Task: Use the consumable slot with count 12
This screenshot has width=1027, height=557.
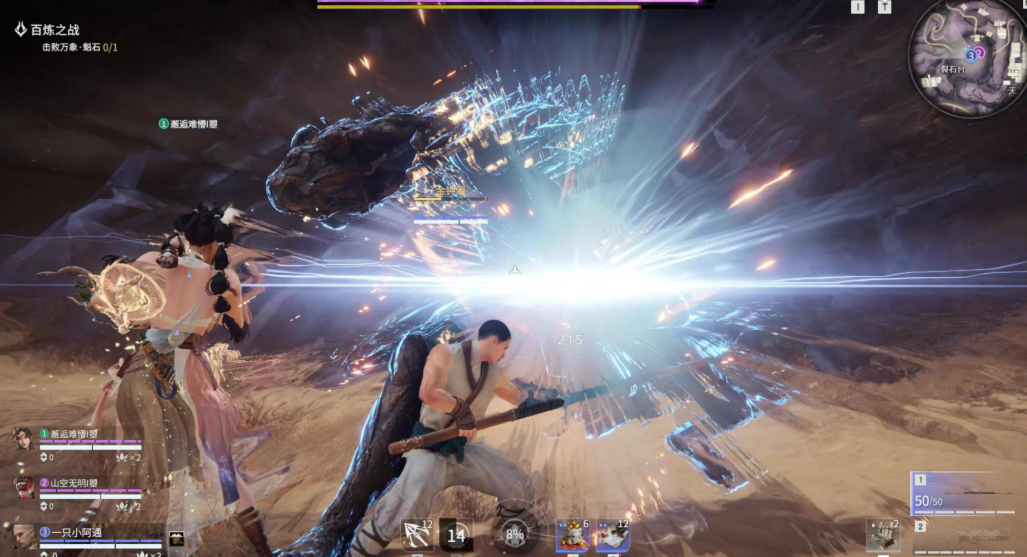Action: pyautogui.click(x=611, y=536)
